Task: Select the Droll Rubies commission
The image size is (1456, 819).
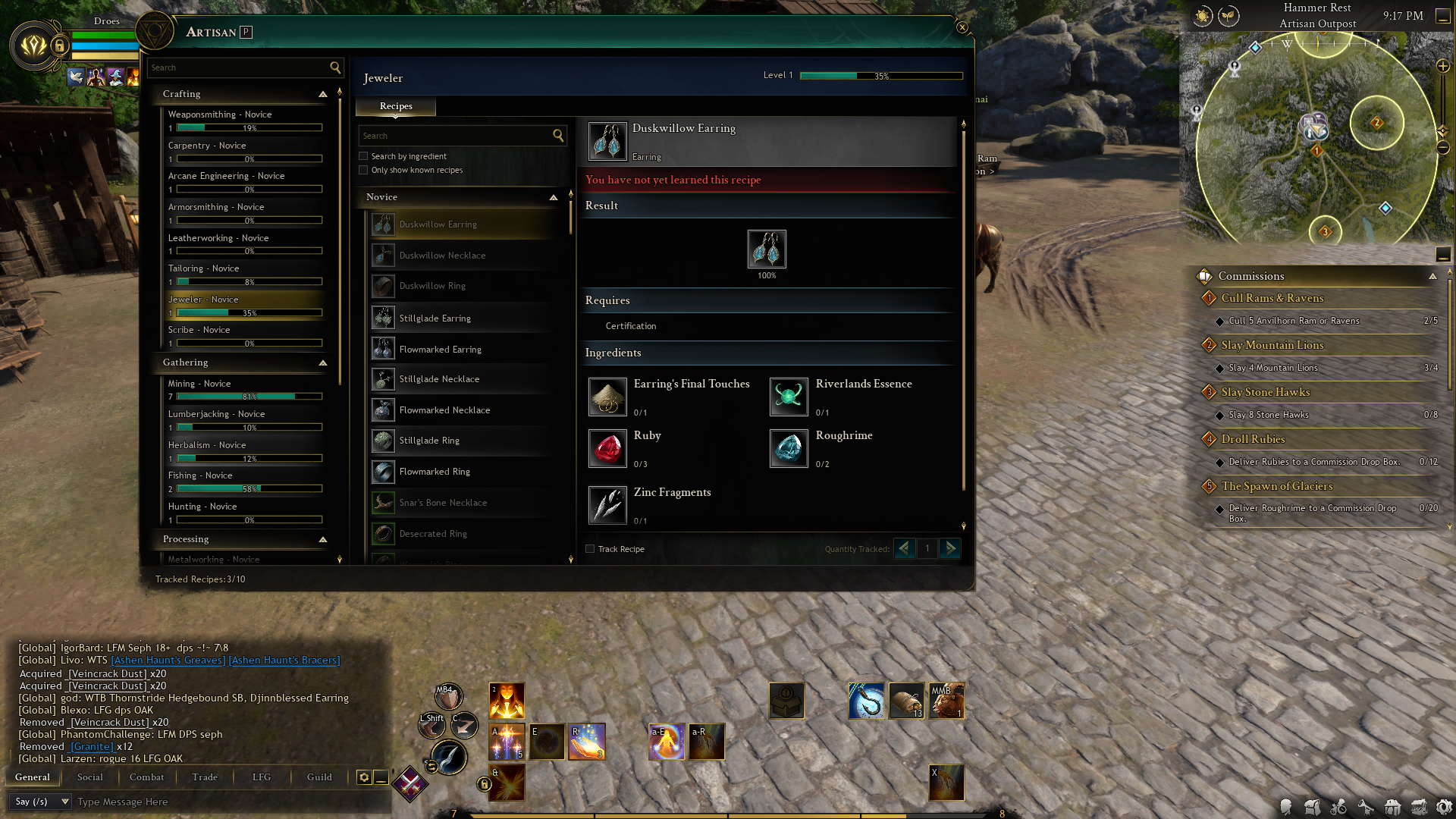Action: [x=1253, y=439]
